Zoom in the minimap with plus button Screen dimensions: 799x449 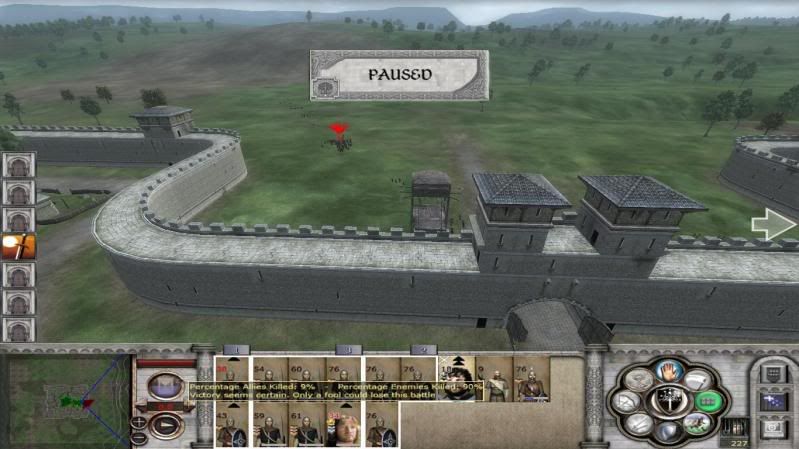pos(140,420)
